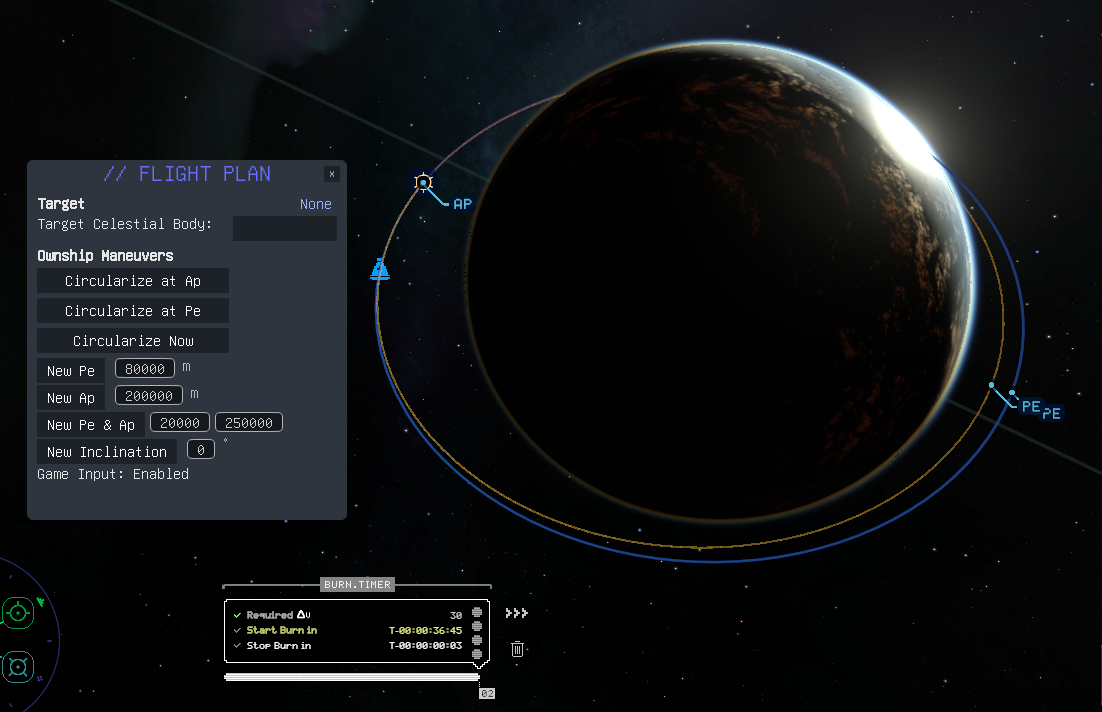This screenshot has height=712, width=1102.
Task: Select the green prograde marker icon
Action: pos(18,612)
